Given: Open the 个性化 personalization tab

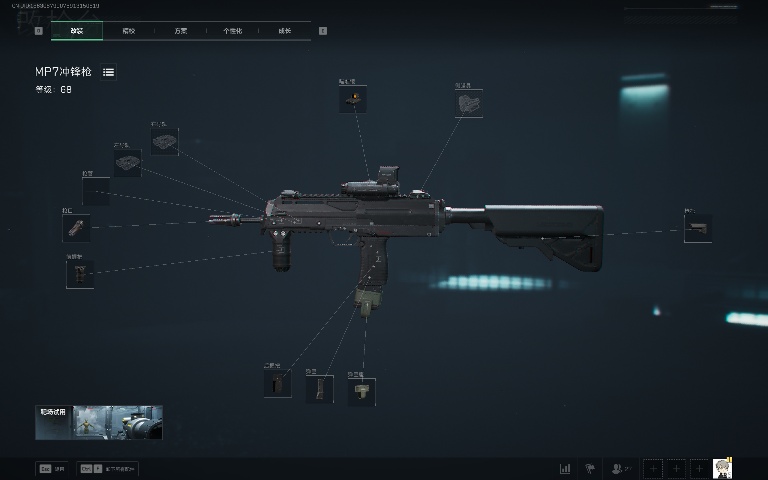Looking at the screenshot, I should [232, 31].
